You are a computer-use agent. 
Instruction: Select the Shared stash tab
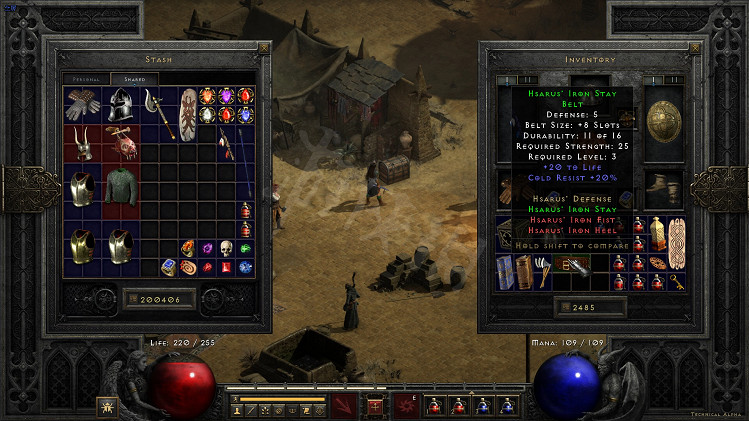click(134, 78)
